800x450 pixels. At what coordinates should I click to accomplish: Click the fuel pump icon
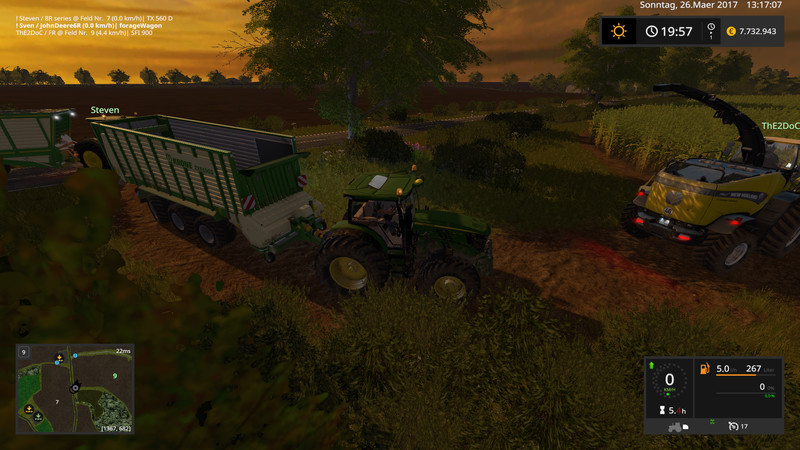point(705,369)
